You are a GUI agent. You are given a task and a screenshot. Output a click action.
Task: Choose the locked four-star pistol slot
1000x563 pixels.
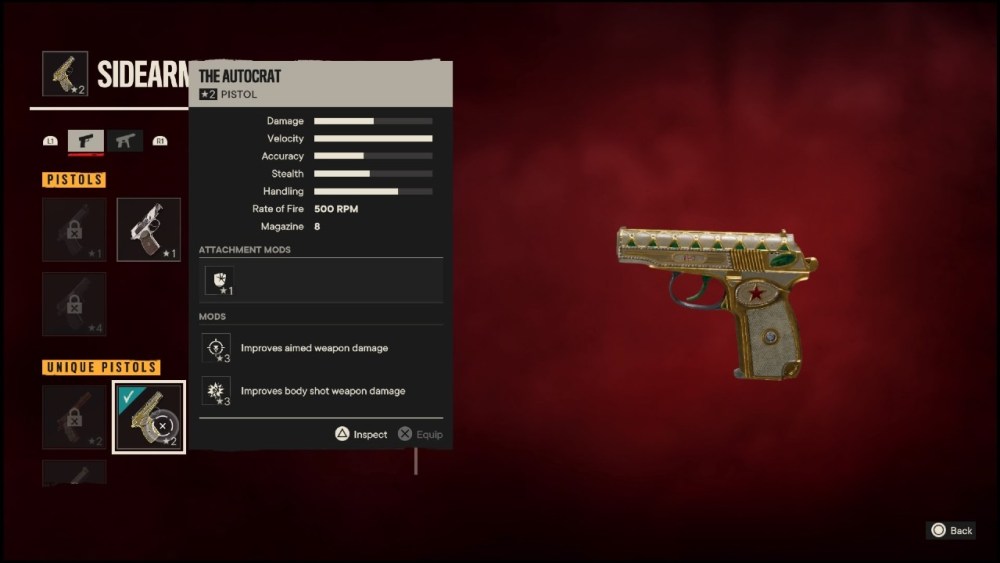(x=74, y=304)
